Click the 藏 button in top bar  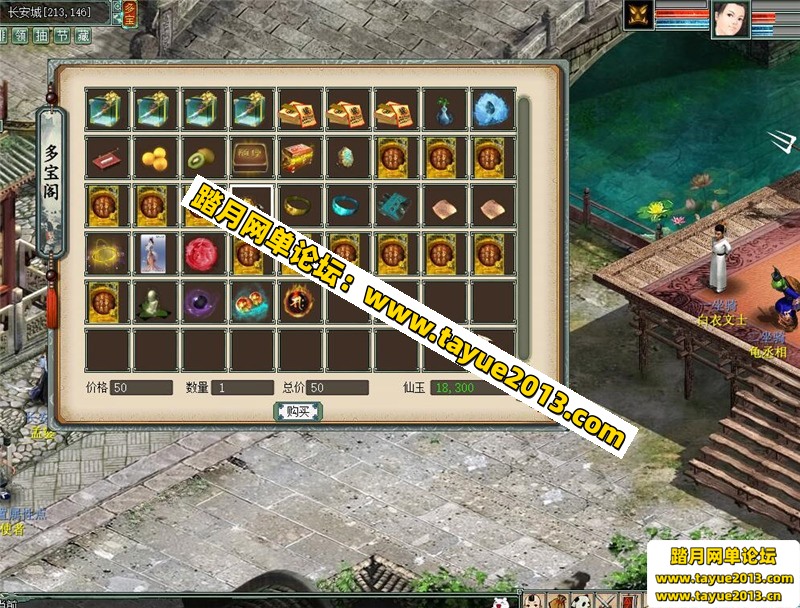tap(83, 35)
